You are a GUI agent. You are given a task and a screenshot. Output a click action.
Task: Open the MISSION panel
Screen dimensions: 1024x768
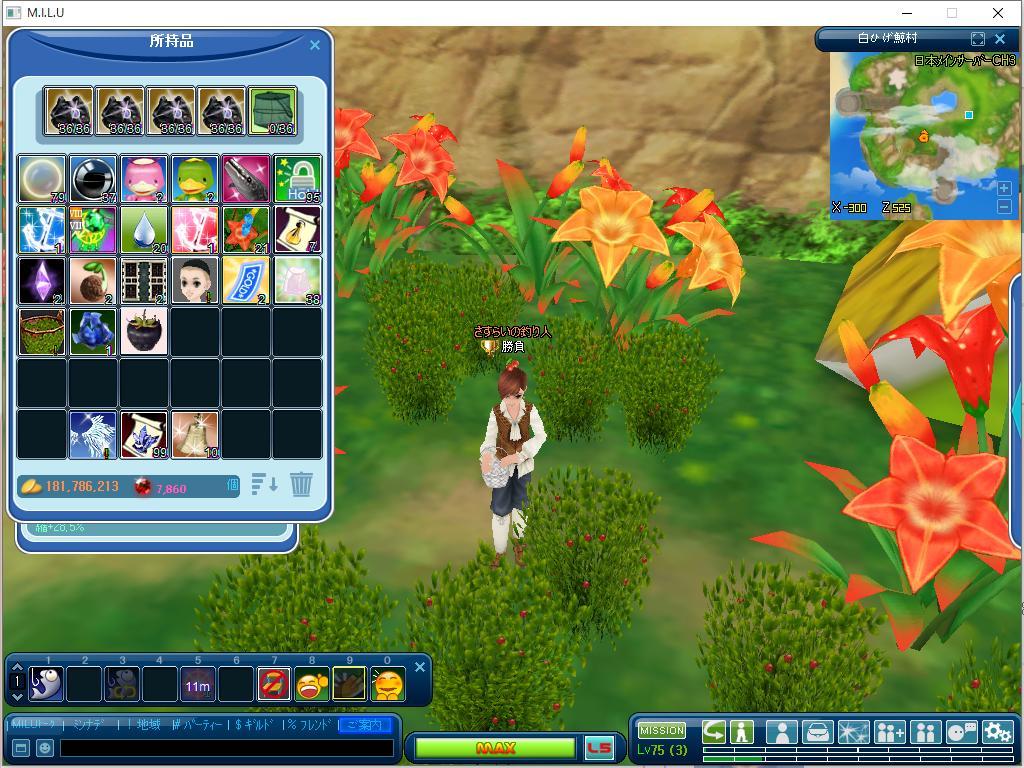[662, 730]
